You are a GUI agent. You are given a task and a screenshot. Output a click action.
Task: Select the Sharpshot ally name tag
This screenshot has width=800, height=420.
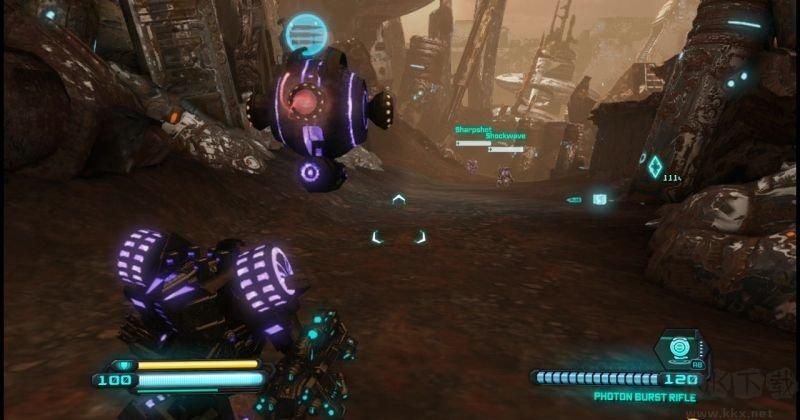(x=471, y=130)
